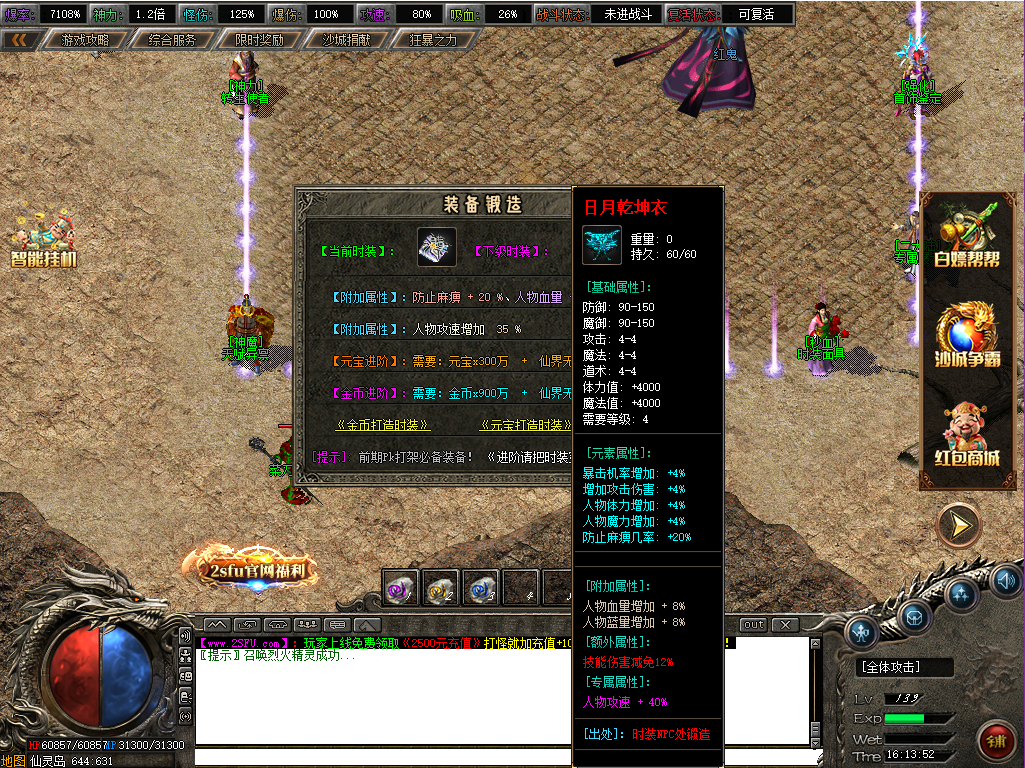Use the blue swirl item in the hotbar

(480, 587)
